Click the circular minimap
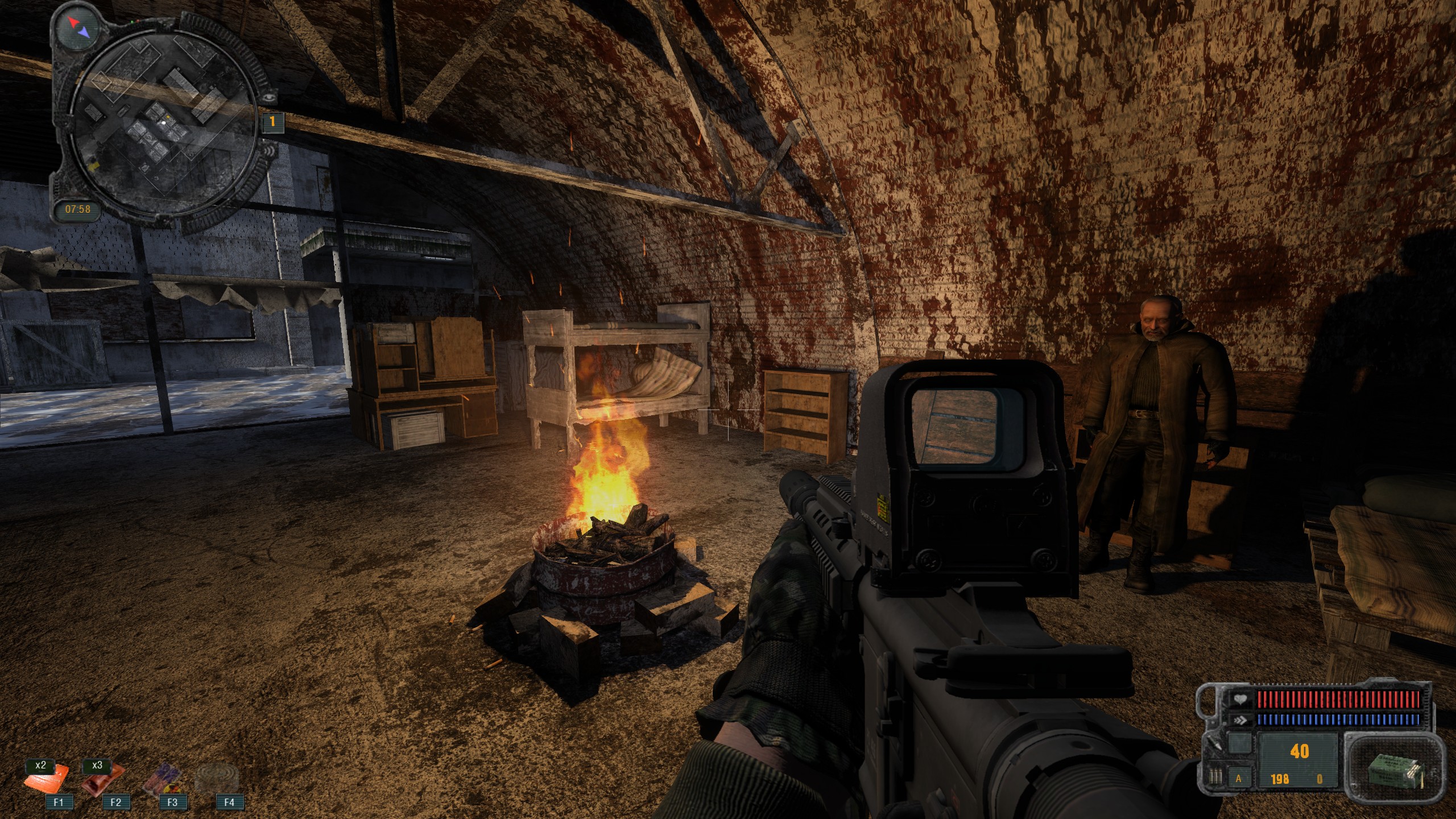Viewport: 1456px width, 819px height. pyautogui.click(x=164, y=122)
